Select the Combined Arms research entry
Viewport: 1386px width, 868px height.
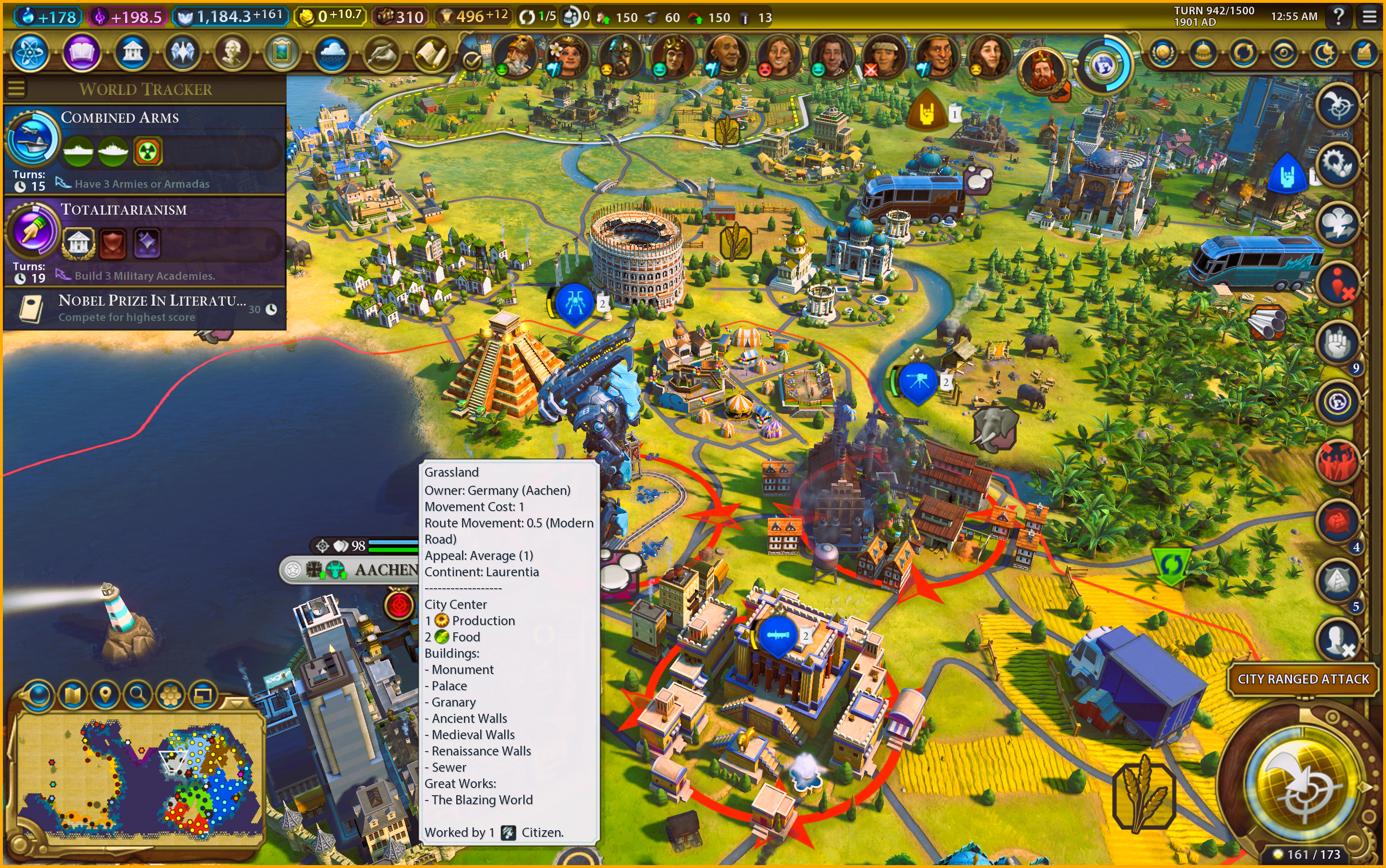(145, 149)
